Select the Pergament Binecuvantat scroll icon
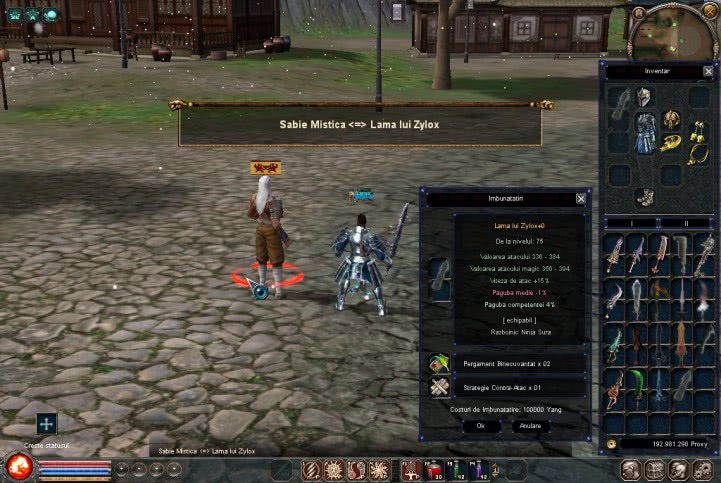 (x=439, y=363)
